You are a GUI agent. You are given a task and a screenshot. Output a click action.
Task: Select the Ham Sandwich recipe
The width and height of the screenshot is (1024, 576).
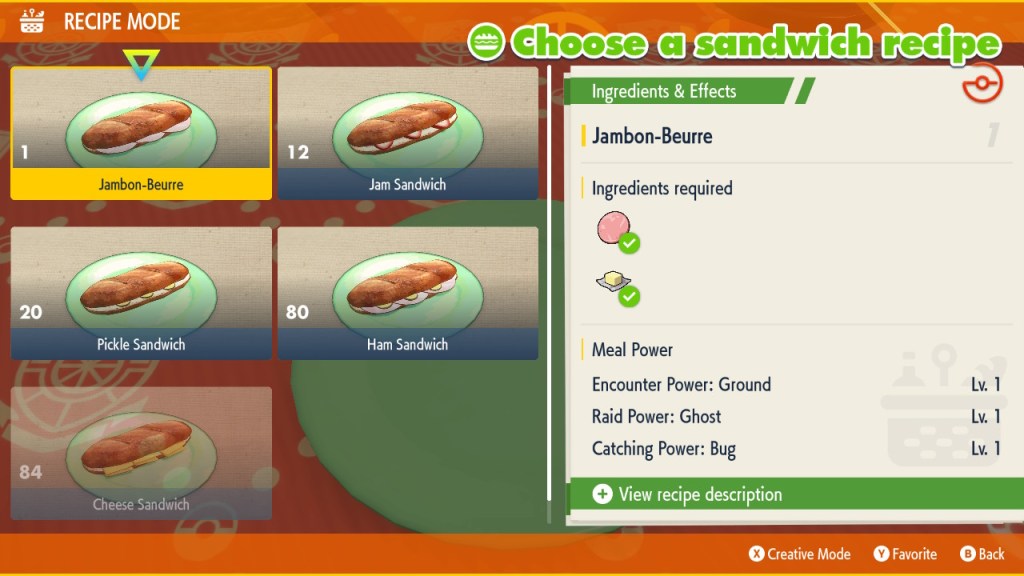[408, 293]
